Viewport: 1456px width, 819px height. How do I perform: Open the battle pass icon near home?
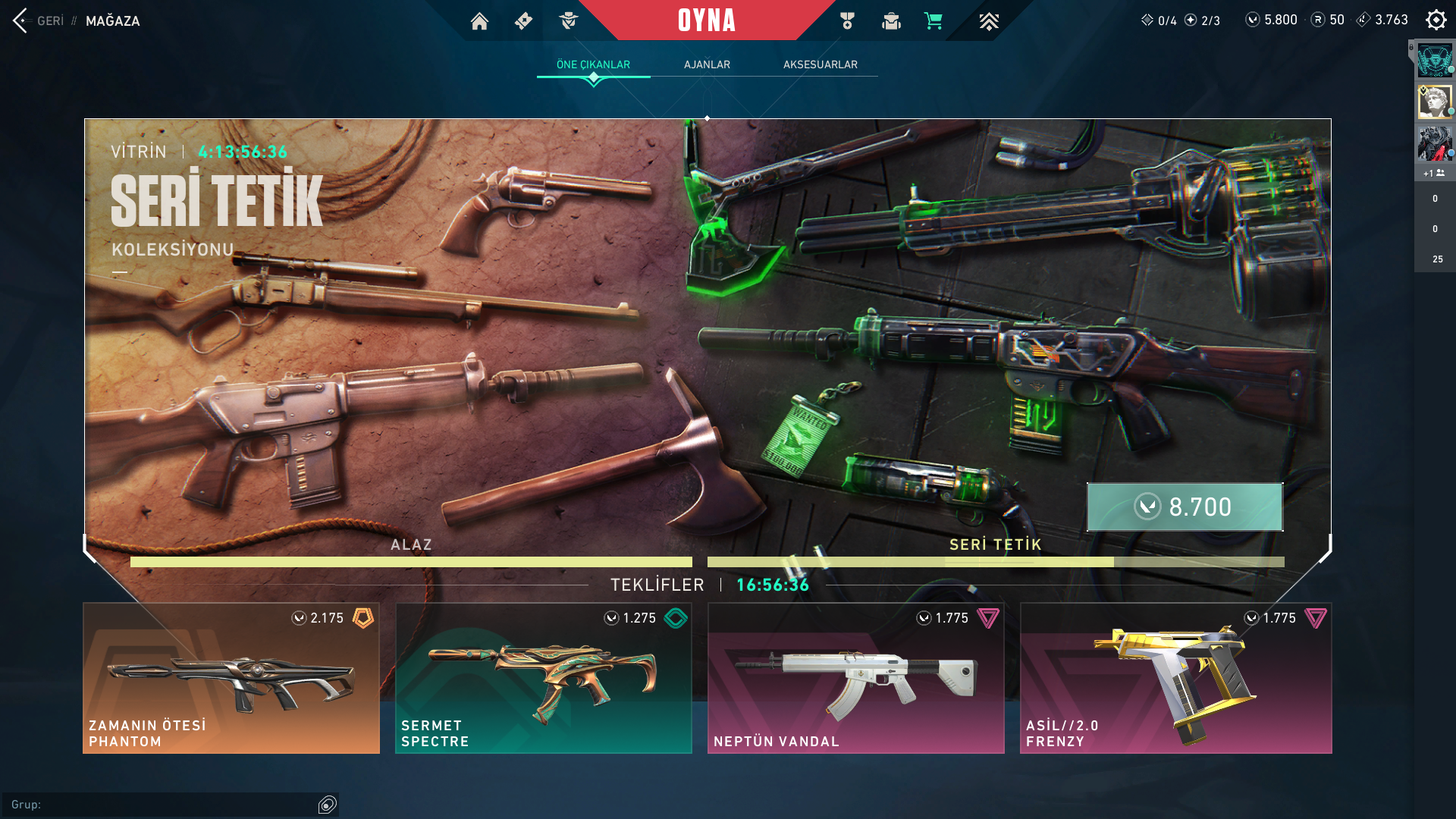coord(523,21)
